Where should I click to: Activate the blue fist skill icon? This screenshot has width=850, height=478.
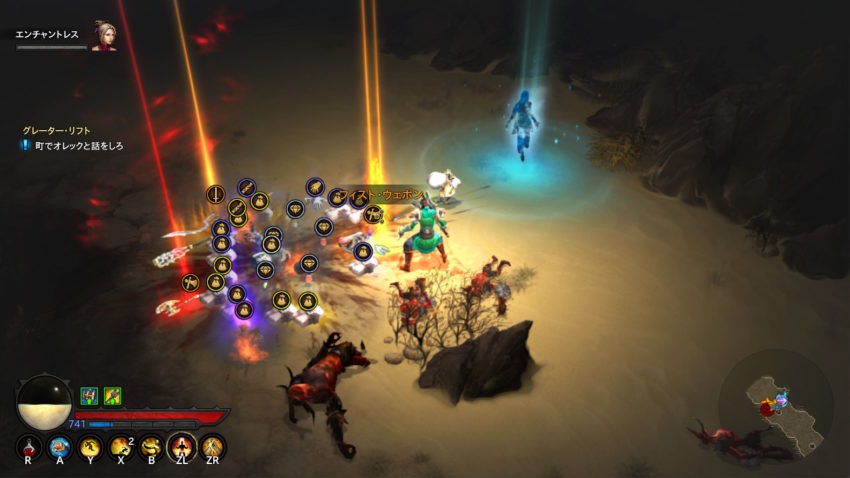coord(60,447)
